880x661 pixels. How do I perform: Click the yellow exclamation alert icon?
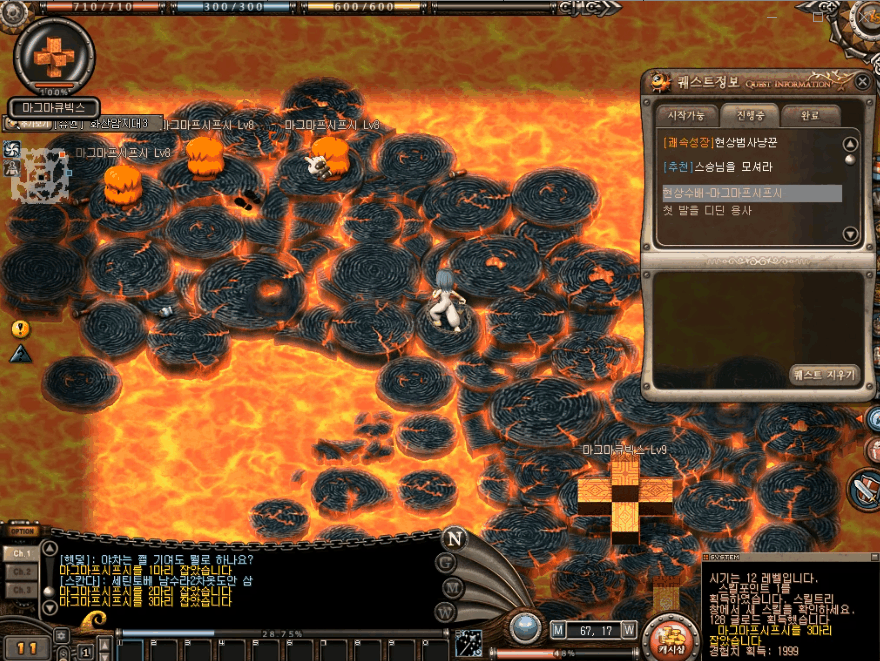[x=20, y=328]
